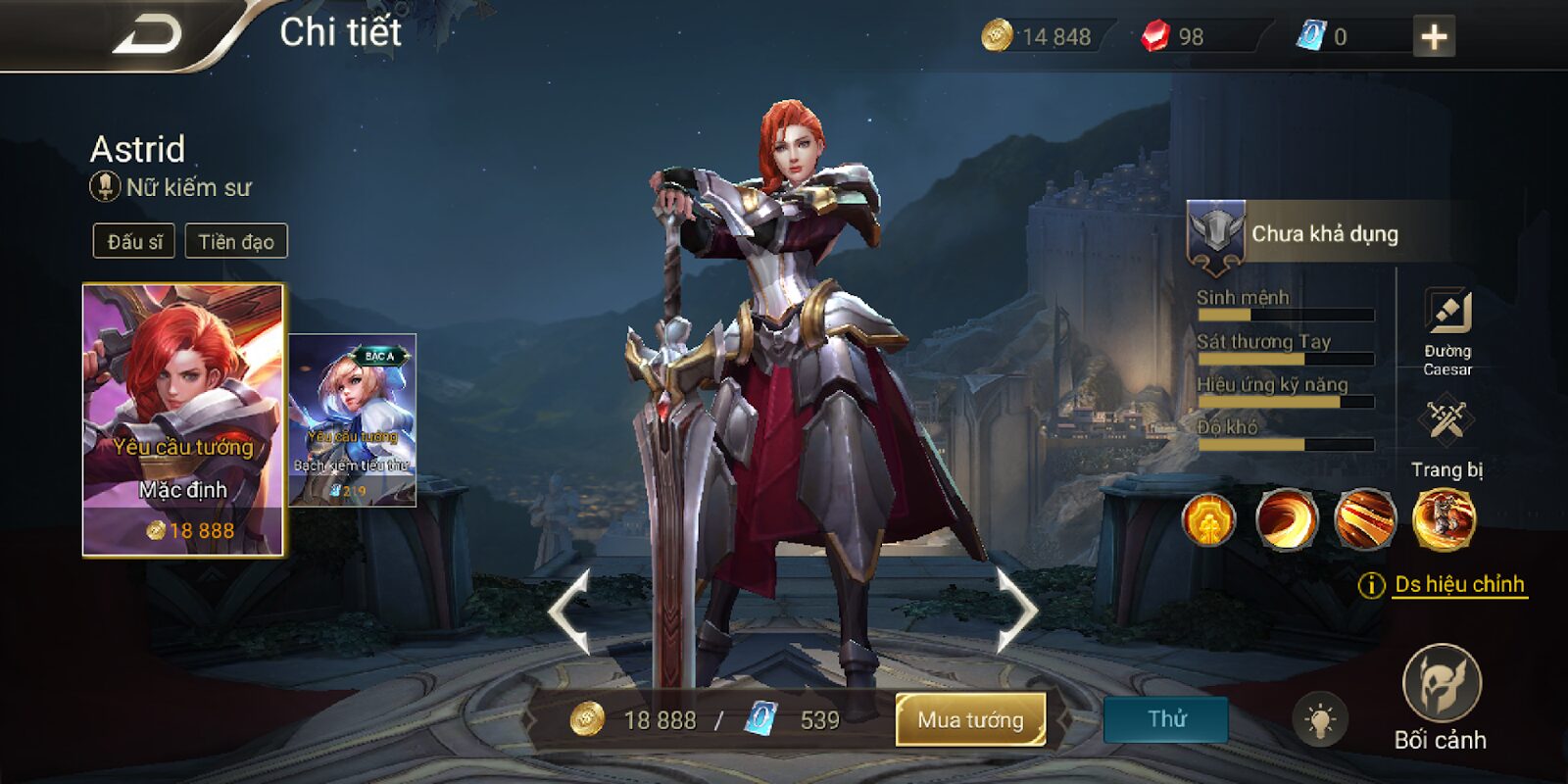Try the hero with the Thử button

(x=1166, y=719)
